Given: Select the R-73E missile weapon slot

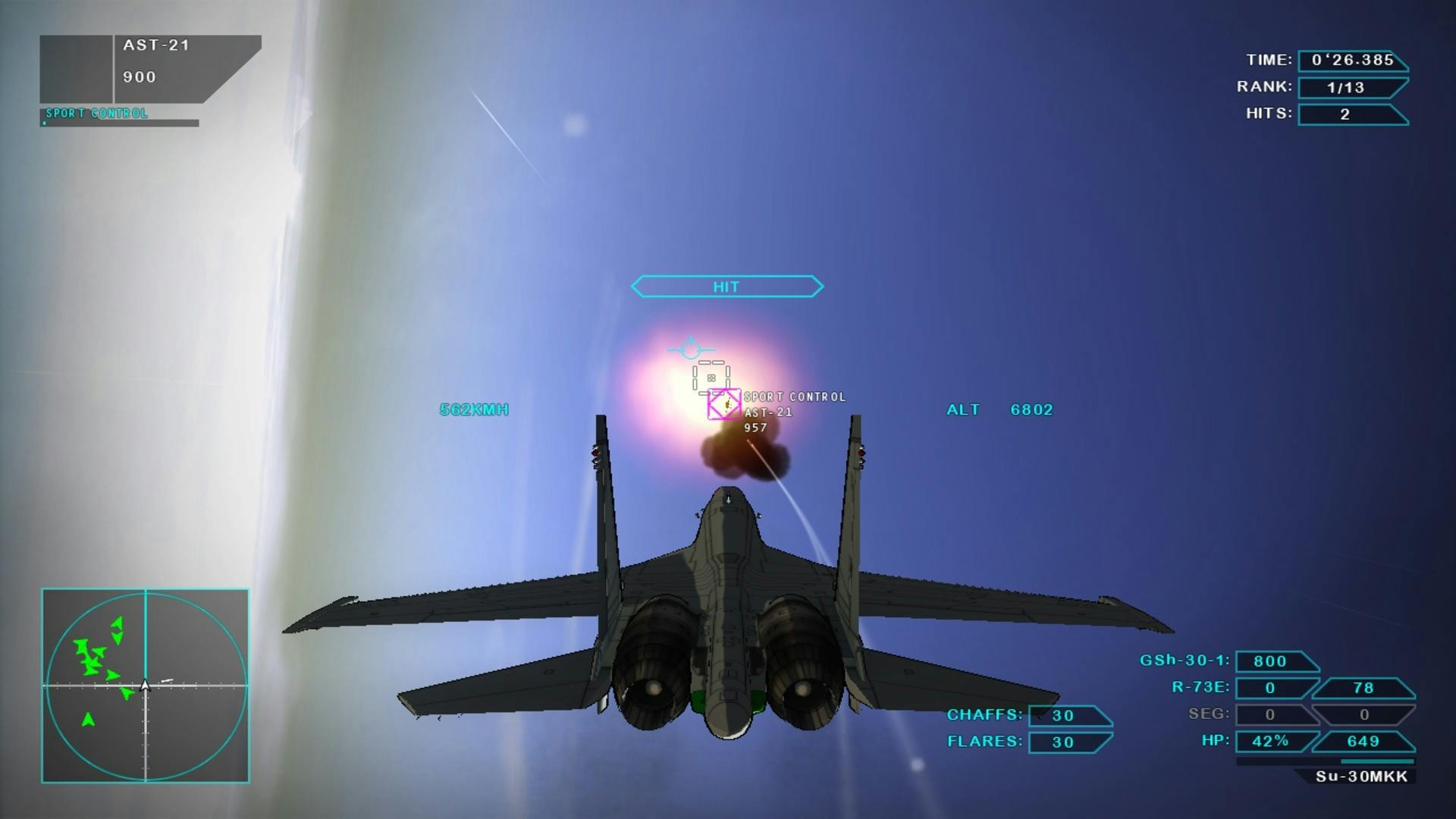Looking at the screenshot, I should 1272,688.
